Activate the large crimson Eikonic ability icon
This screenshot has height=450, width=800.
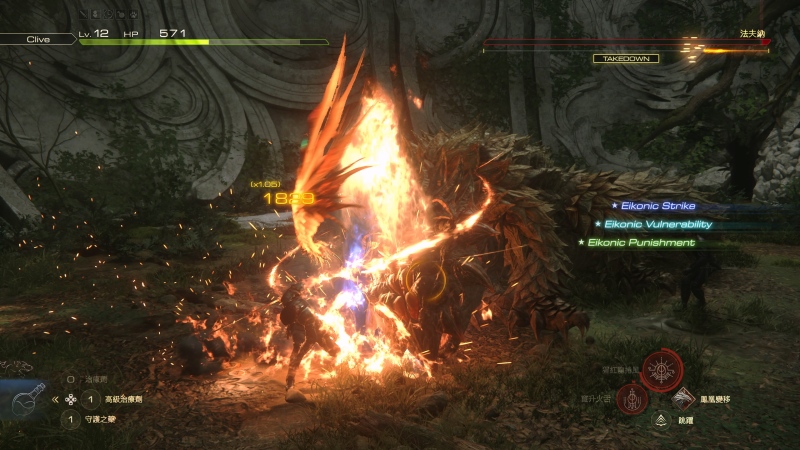pos(661,370)
